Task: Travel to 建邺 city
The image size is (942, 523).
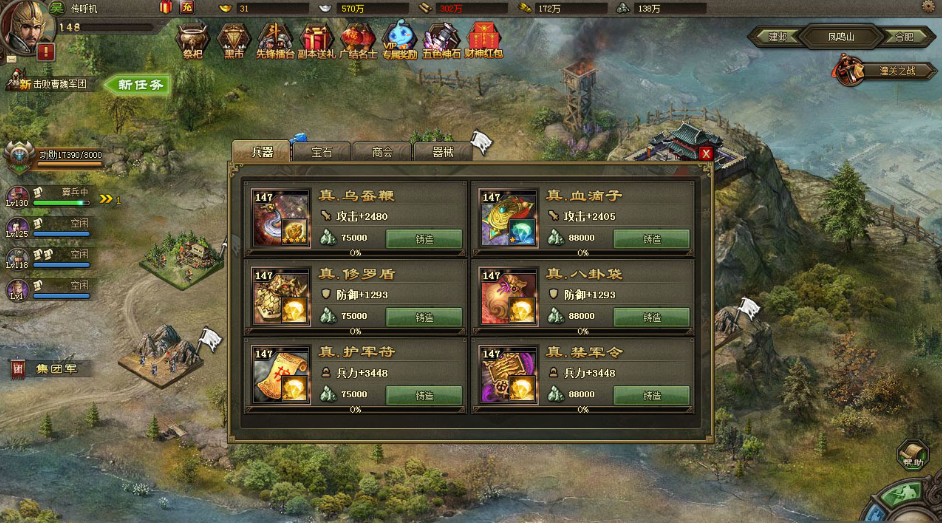Action: click(778, 37)
